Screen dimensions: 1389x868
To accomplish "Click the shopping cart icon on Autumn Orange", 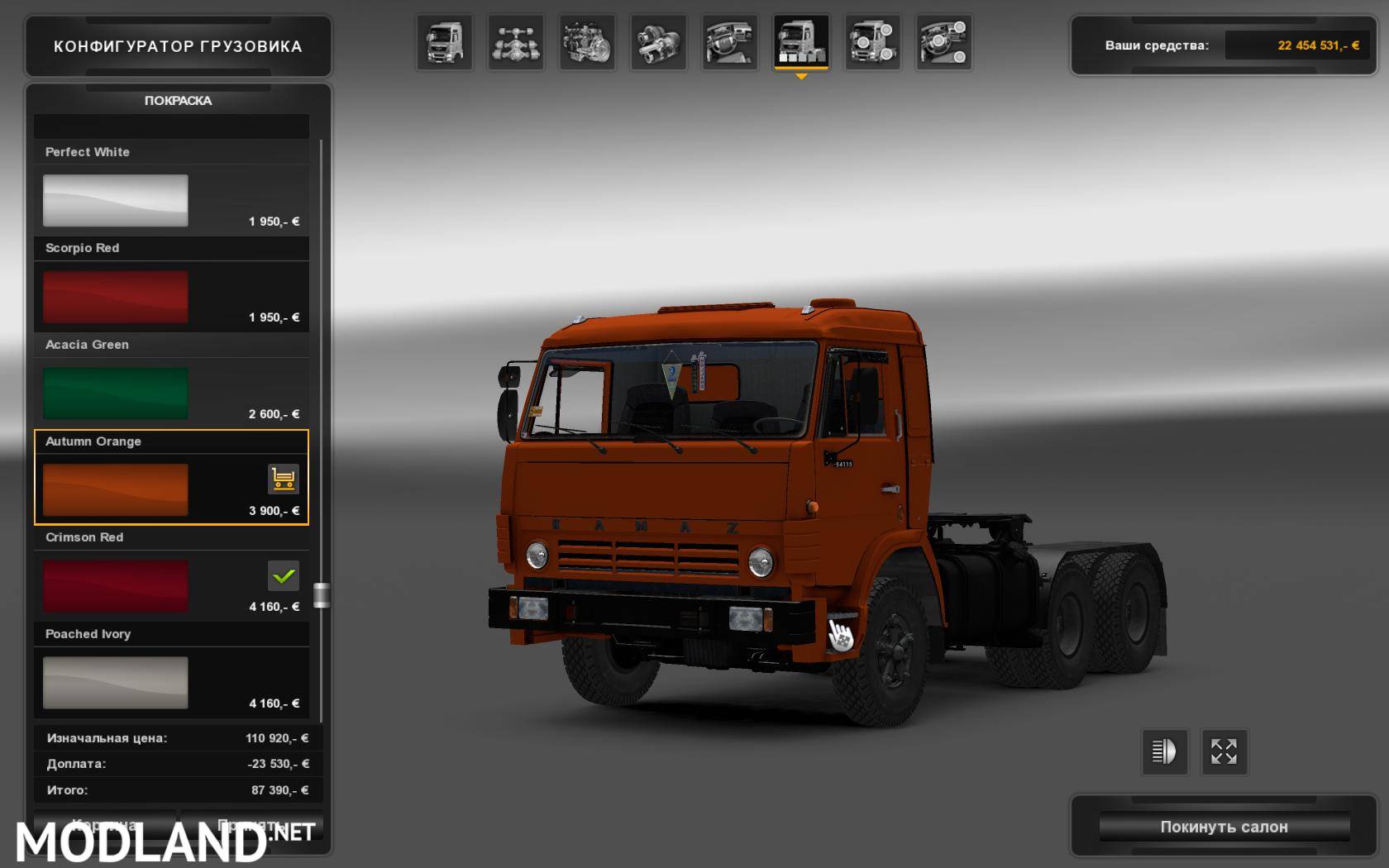I will 283,479.
